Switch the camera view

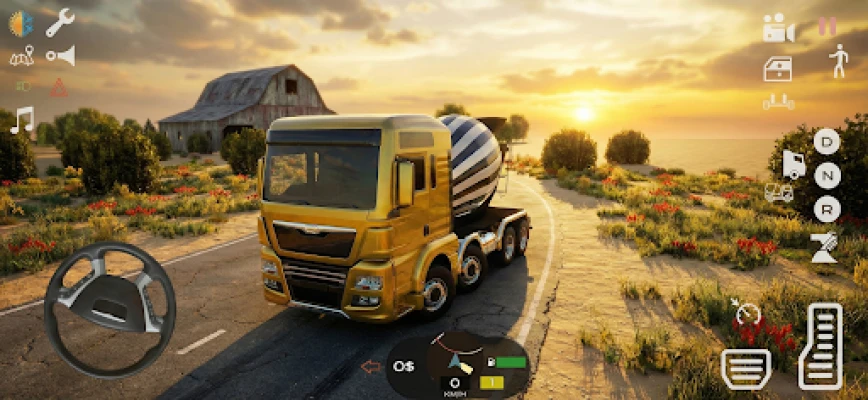coord(778,28)
